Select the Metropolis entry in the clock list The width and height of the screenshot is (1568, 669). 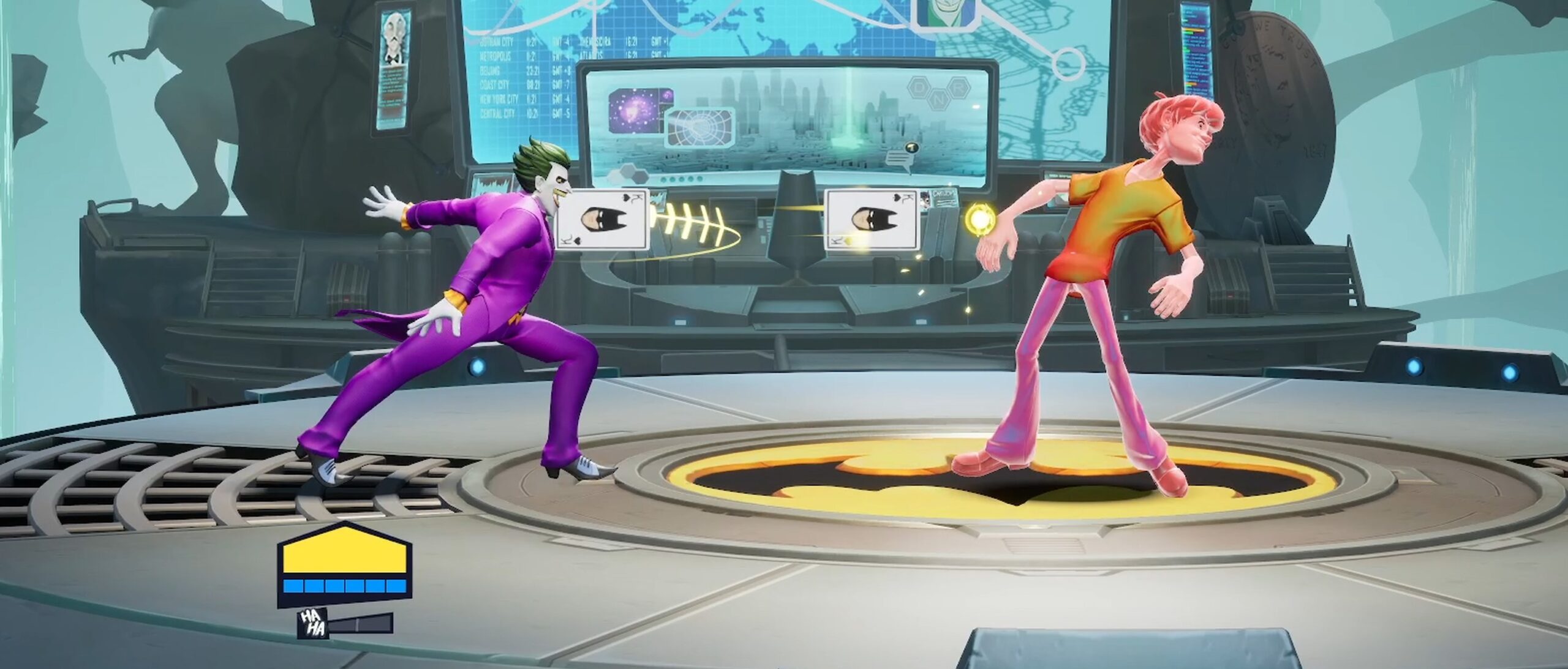pyautogui.click(x=495, y=55)
